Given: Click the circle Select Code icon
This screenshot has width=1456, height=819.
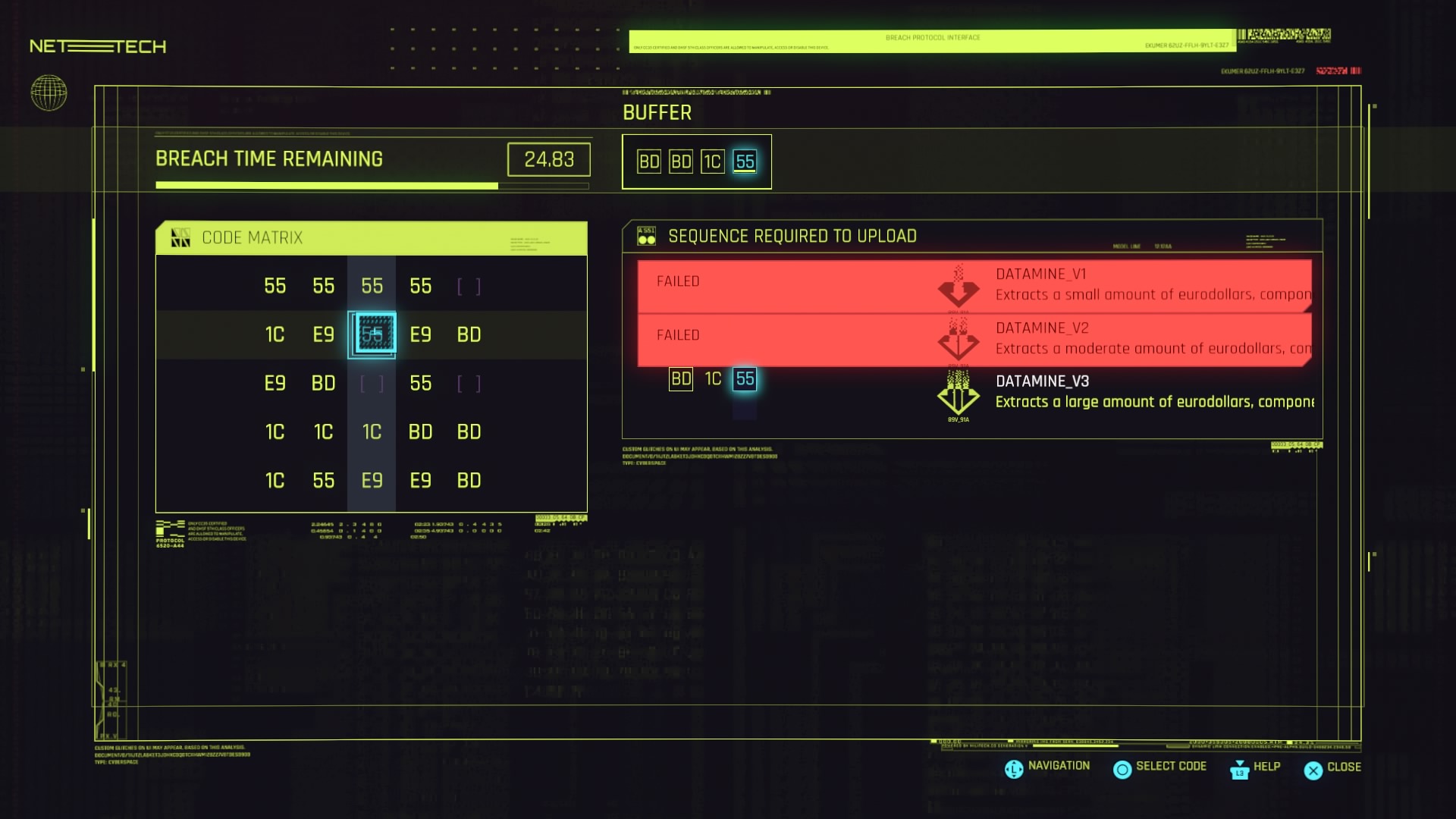Looking at the screenshot, I should 1123,769.
